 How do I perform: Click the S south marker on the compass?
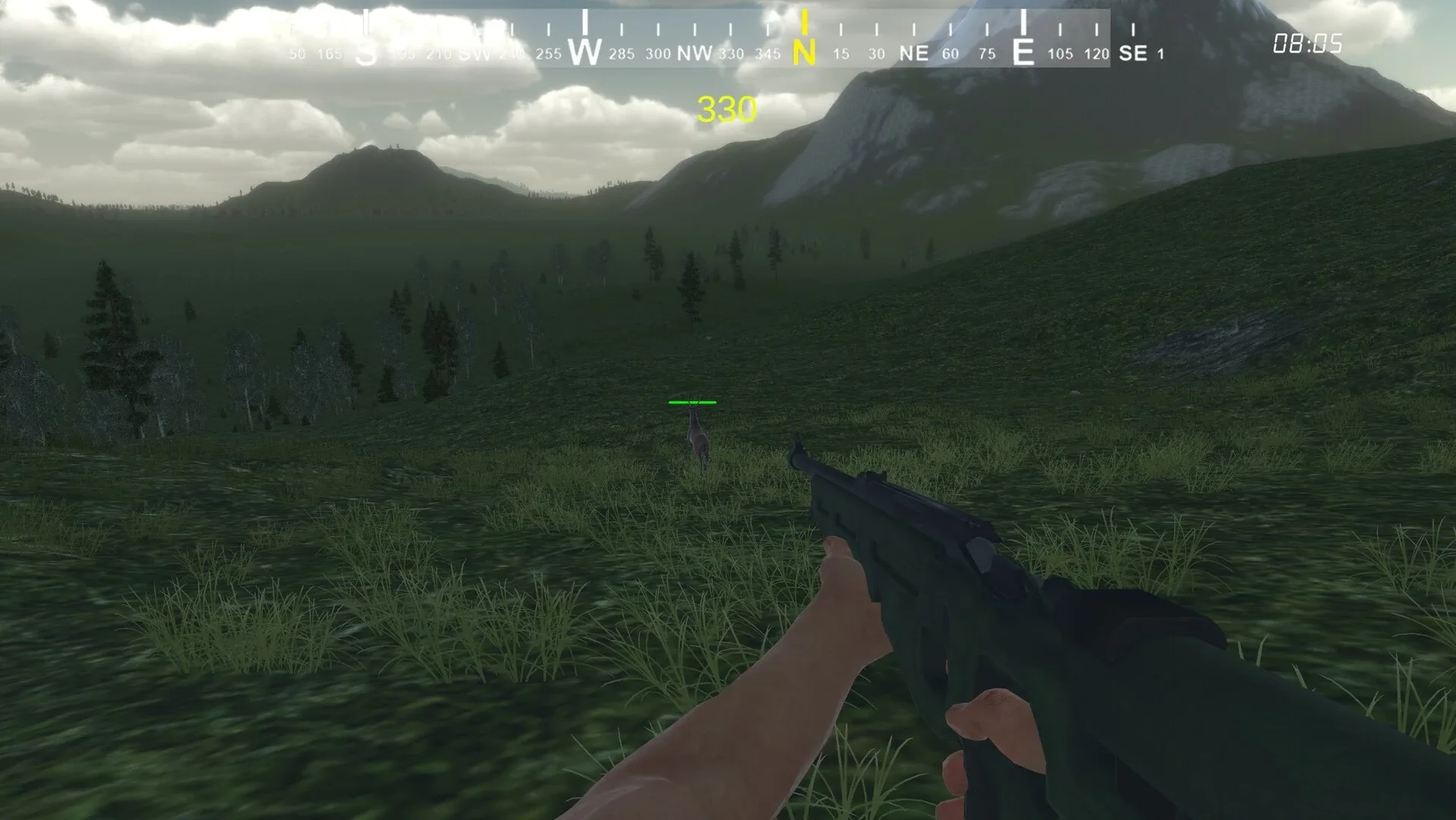pyautogui.click(x=364, y=53)
